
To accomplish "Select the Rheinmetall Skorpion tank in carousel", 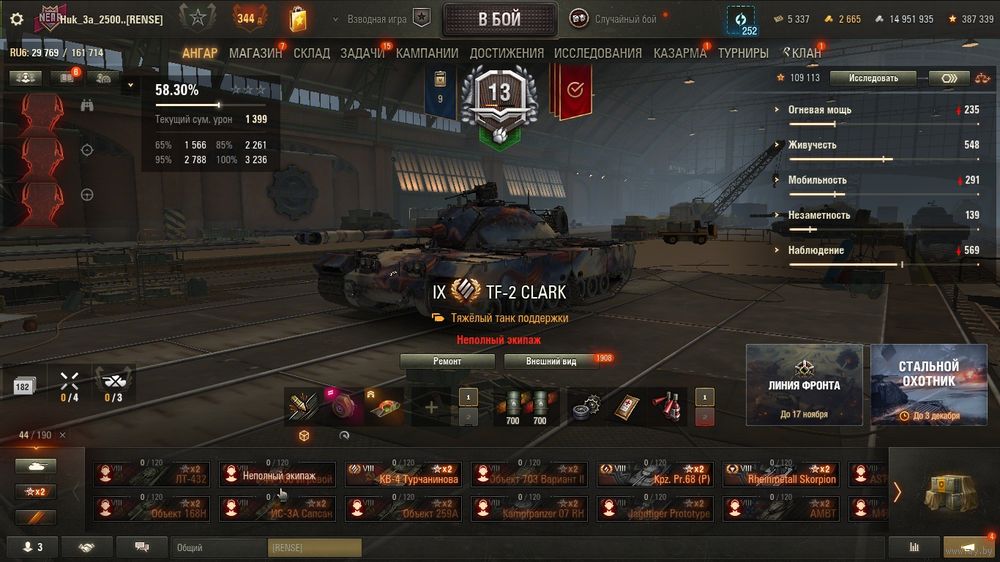I will [780, 474].
